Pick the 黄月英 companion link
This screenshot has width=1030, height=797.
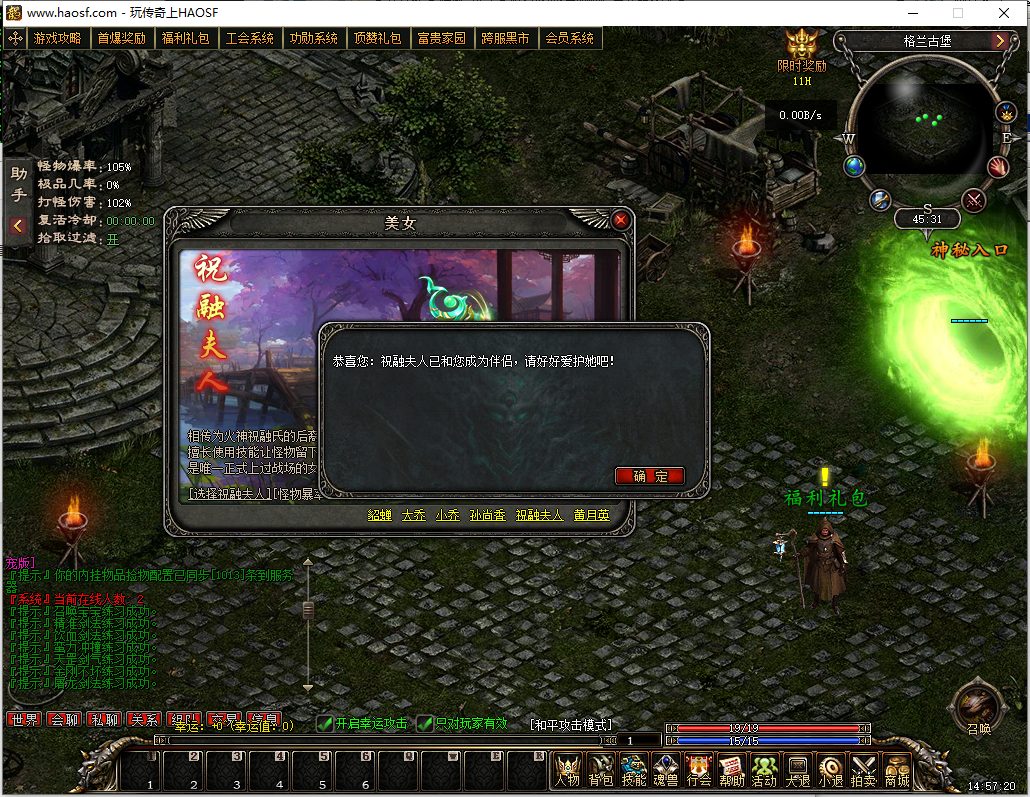click(x=591, y=516)
